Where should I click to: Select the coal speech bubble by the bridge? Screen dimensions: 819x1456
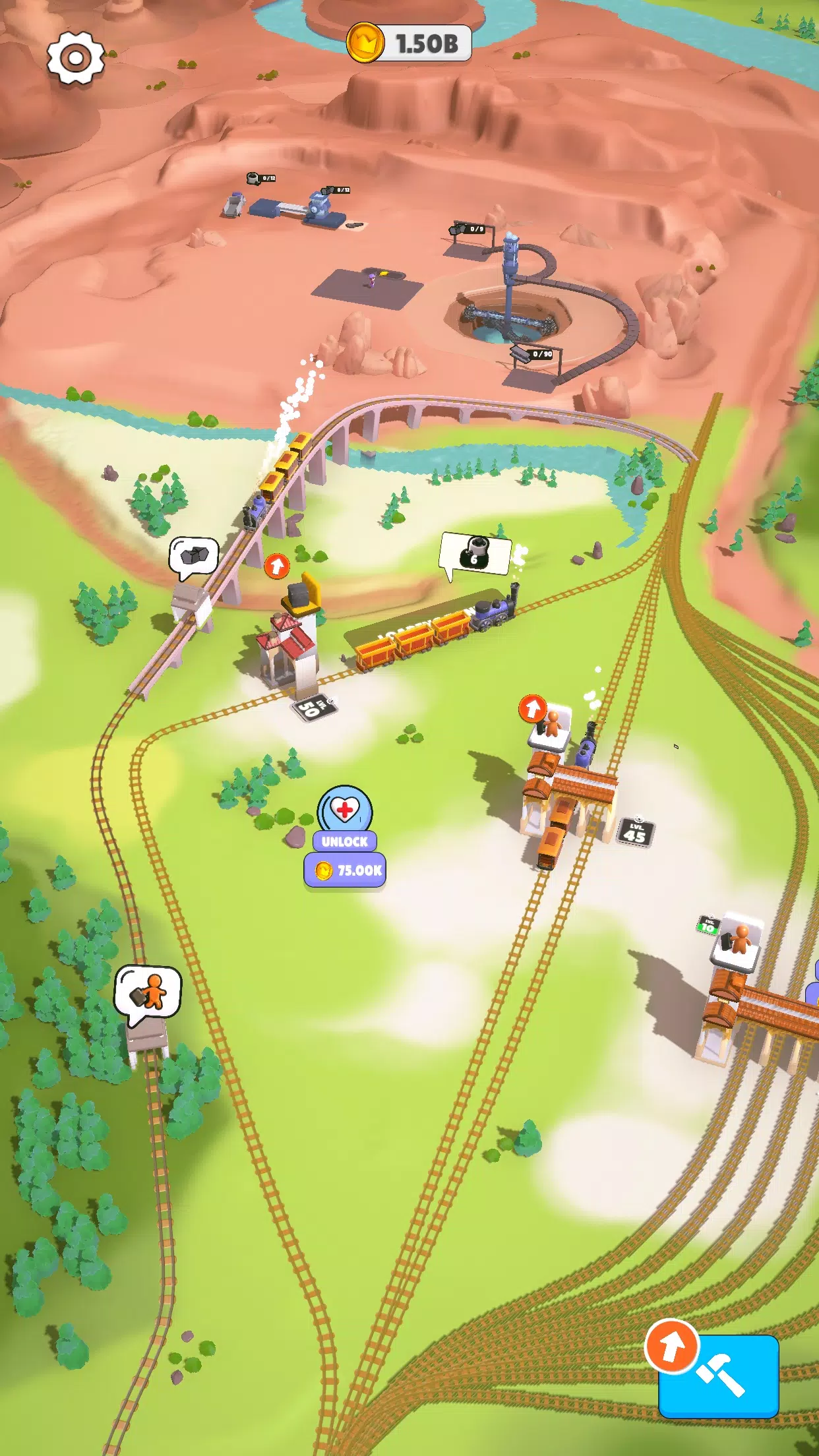pos(194,556)
